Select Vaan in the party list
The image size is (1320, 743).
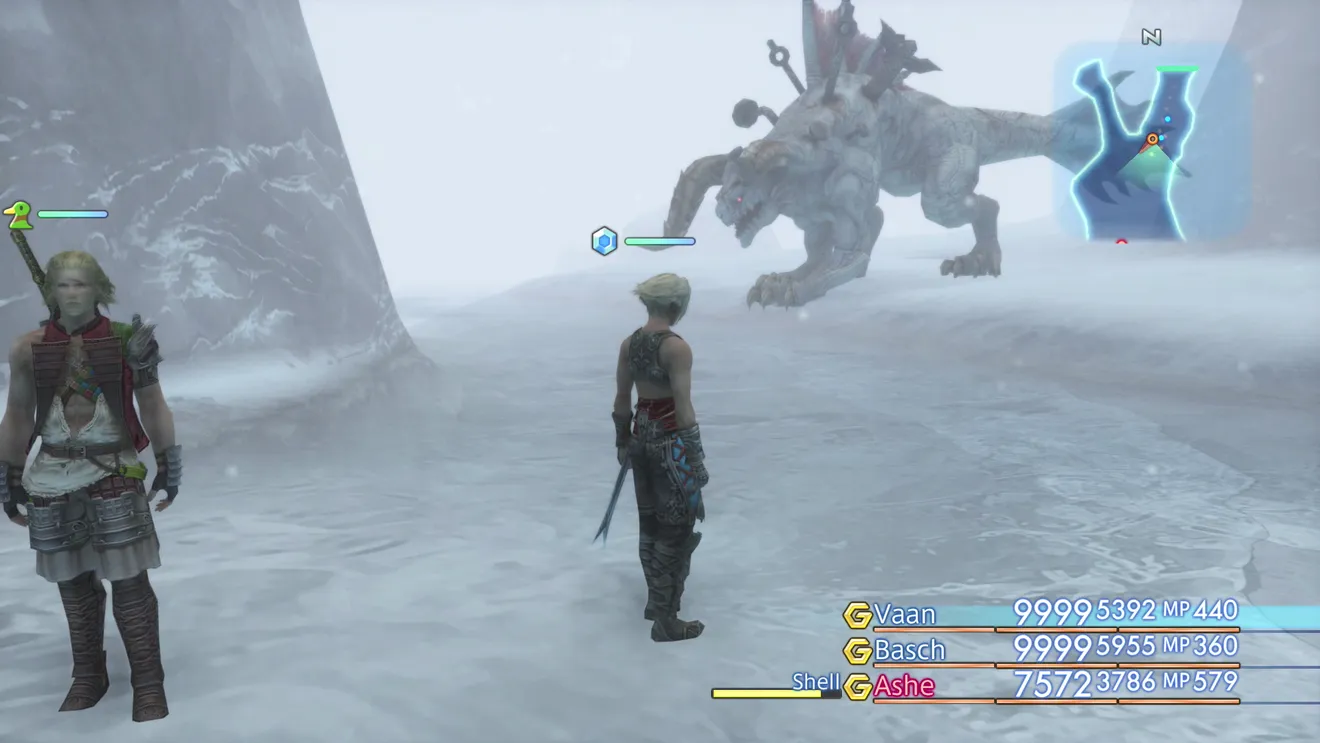[x=905, y=614]
